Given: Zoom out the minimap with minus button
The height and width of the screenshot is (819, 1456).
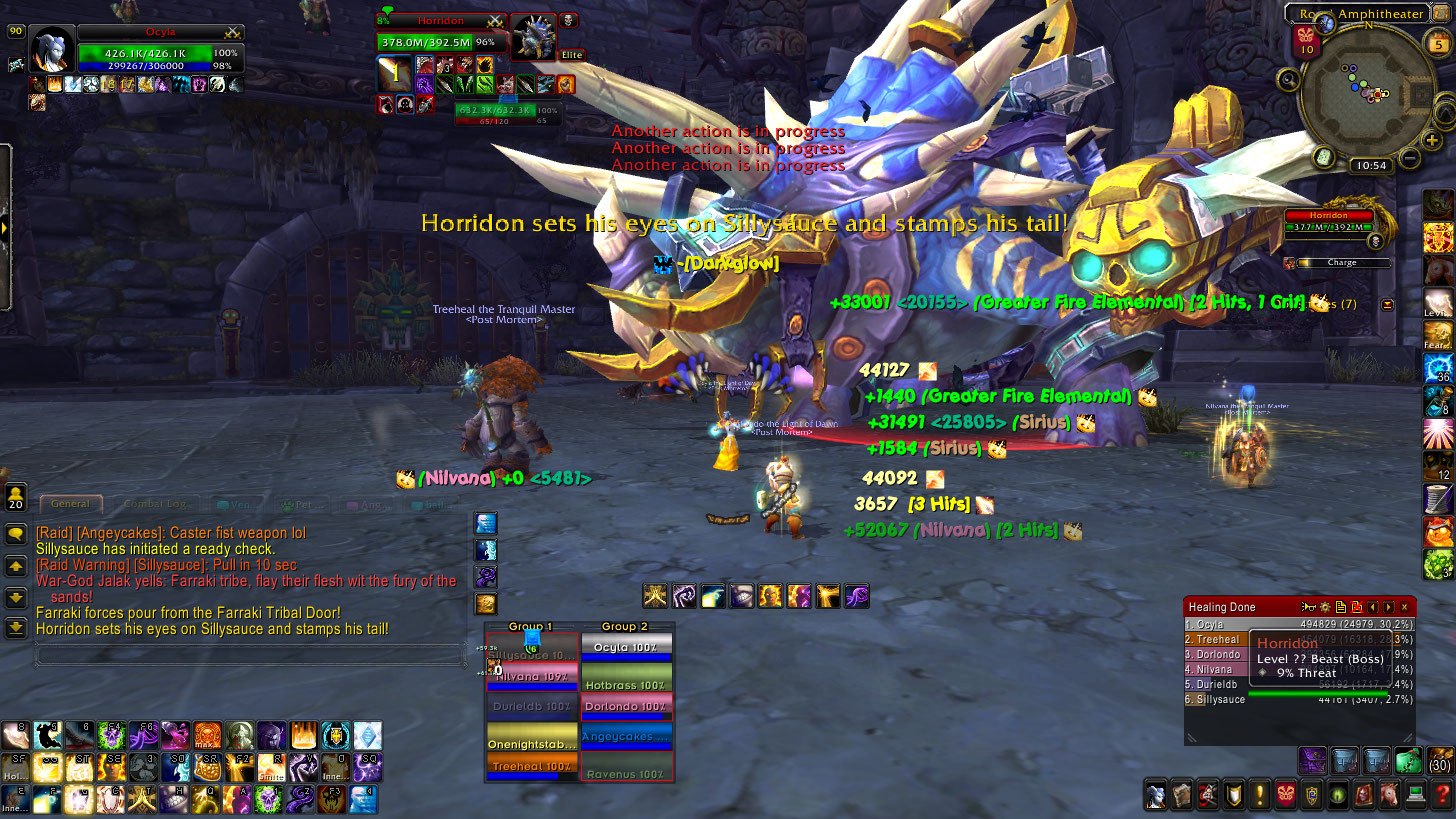Looking at the screenshot, I should tap(1409, 157).
